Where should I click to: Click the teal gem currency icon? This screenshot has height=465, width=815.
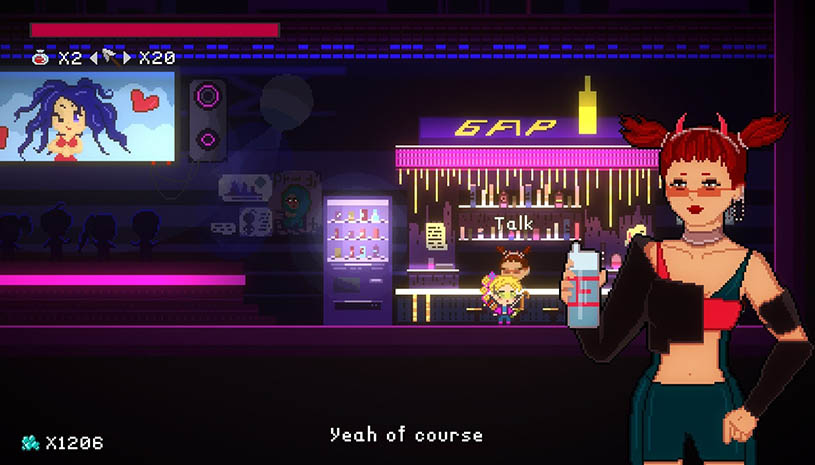pyautogui.click(x=33, y=441)
